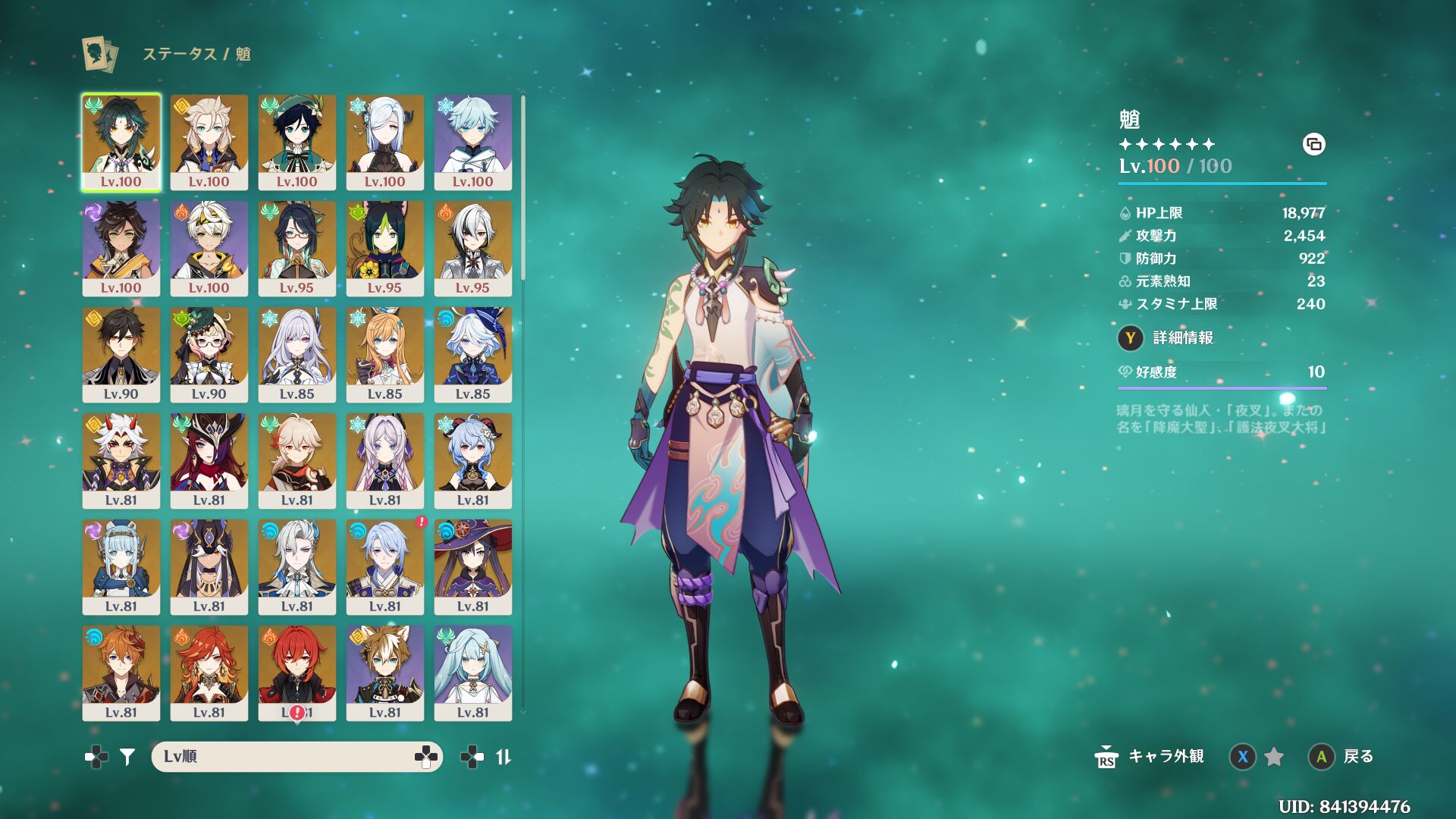This screenshot has height=819, width=1456.
Task: Choose Arataki Itto's character card
Action: point(121,460)
